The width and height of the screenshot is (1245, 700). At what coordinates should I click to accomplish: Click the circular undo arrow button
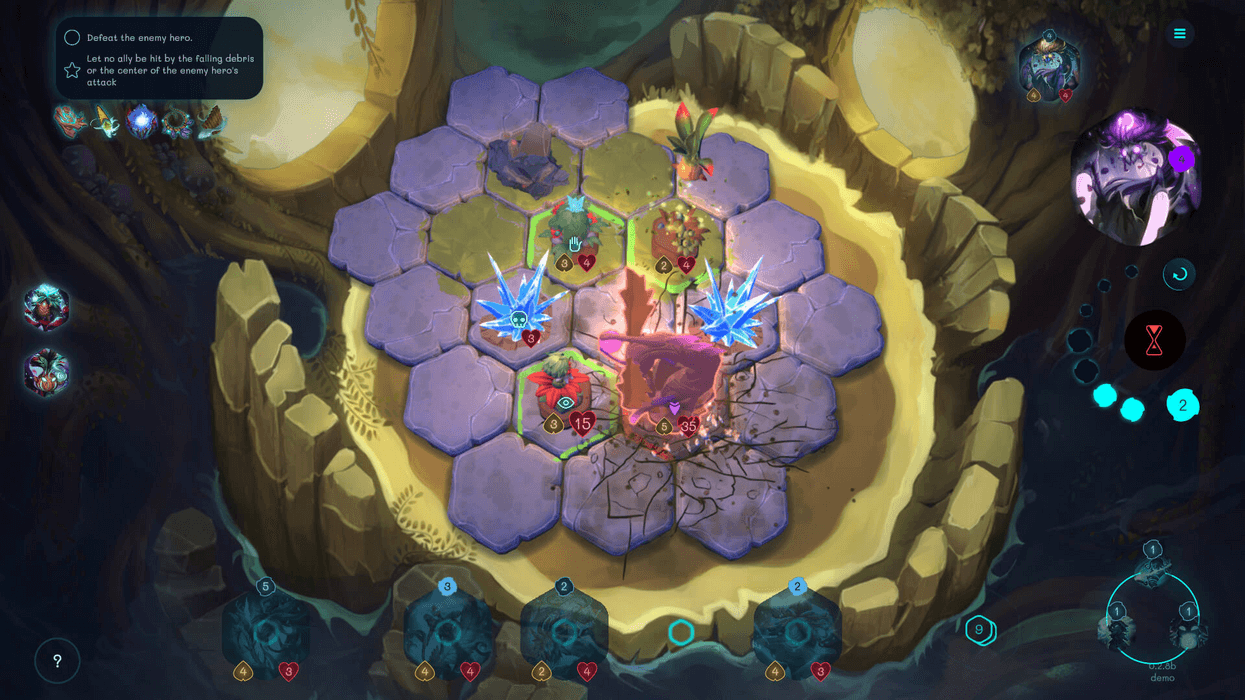tap(1179, 274)
